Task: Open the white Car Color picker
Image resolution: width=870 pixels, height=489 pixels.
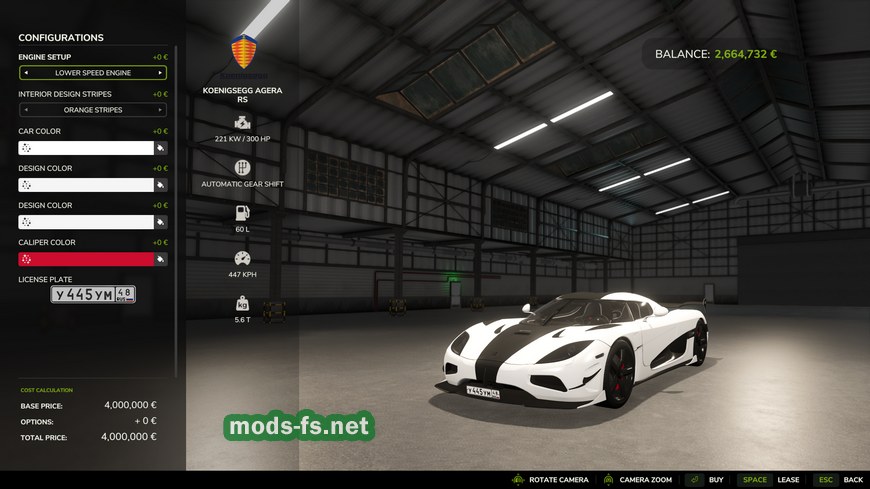Action: (86, 148)
